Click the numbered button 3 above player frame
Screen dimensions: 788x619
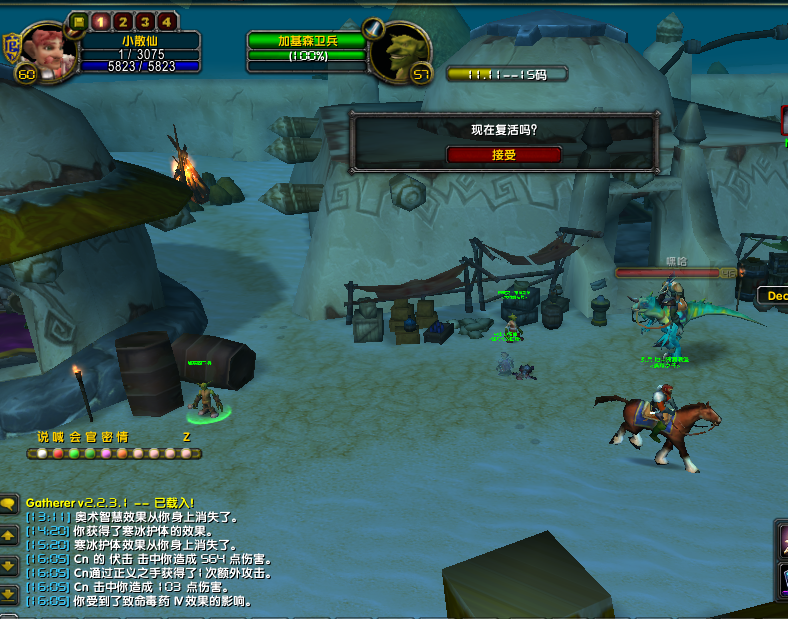[x=145, y=21]
